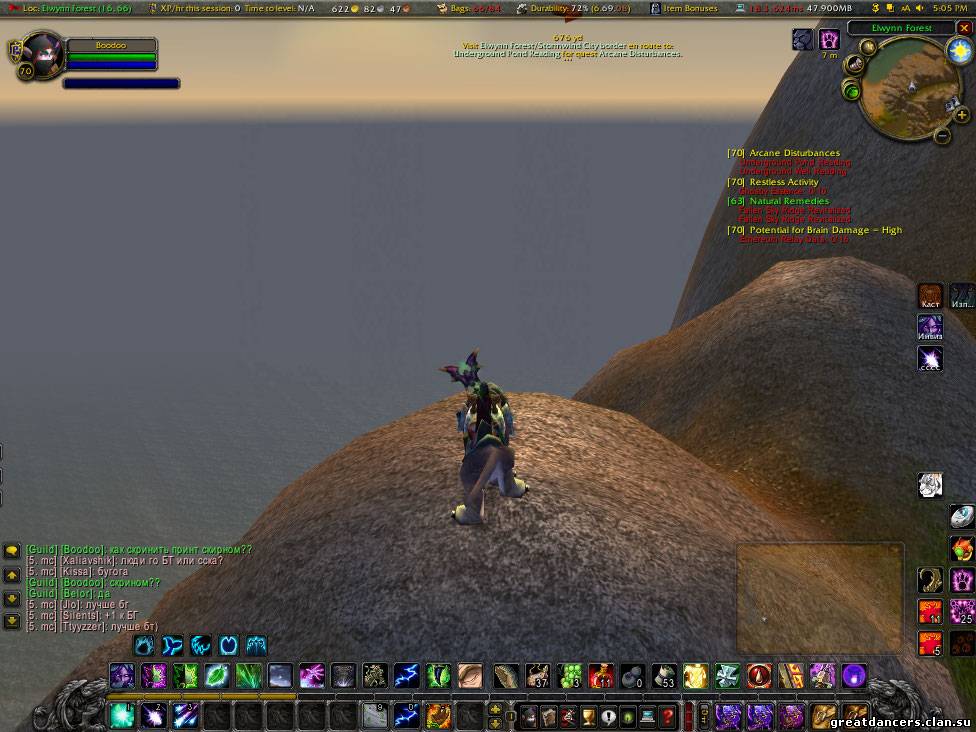
Task: Close the minimap with the X button
Action: coord(964,28)
